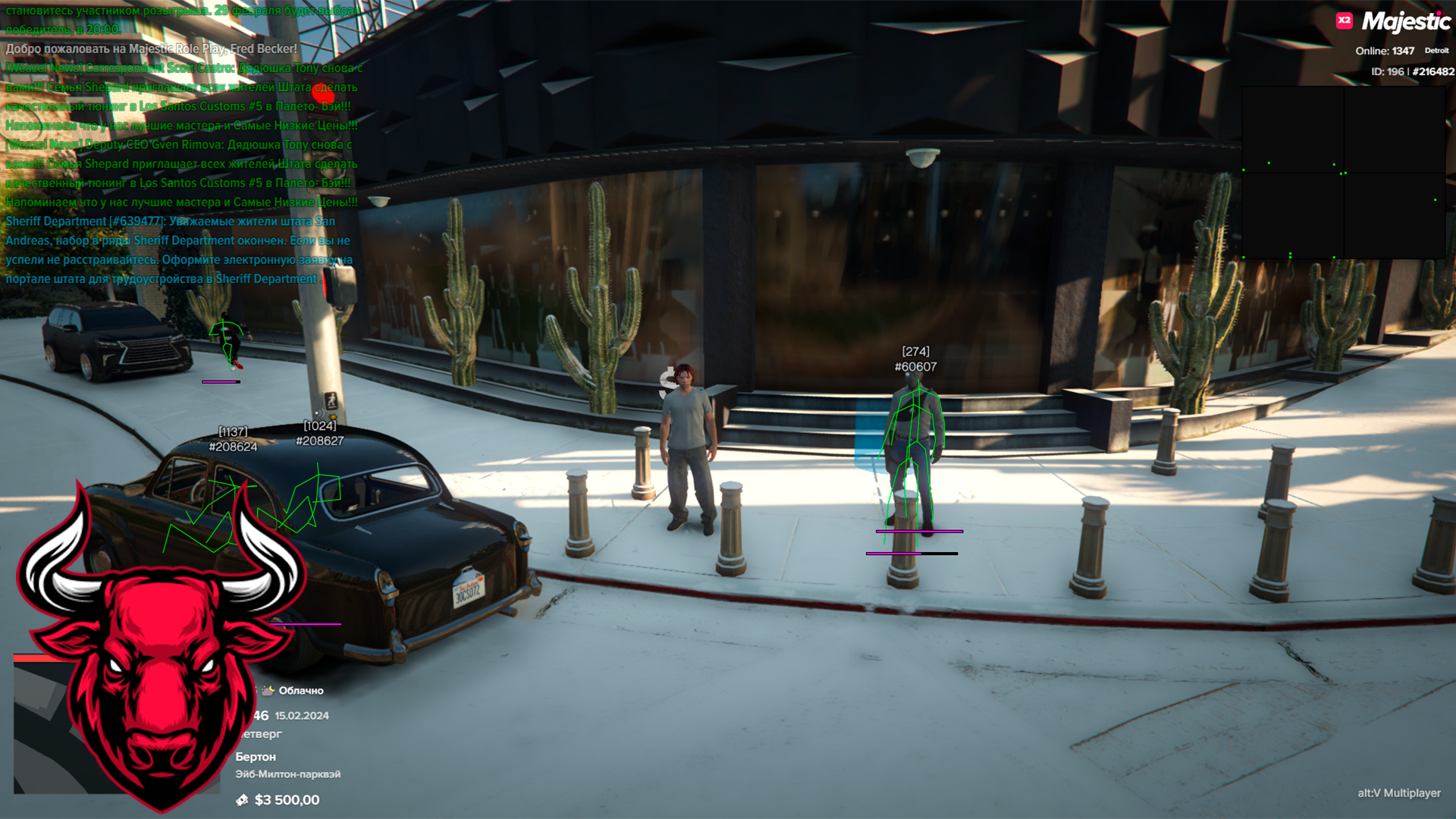Image resolution: width=1456 pixels, height=819 pixels.
Task: Click the black radar overlay panel
Action: coord(1343,172)
